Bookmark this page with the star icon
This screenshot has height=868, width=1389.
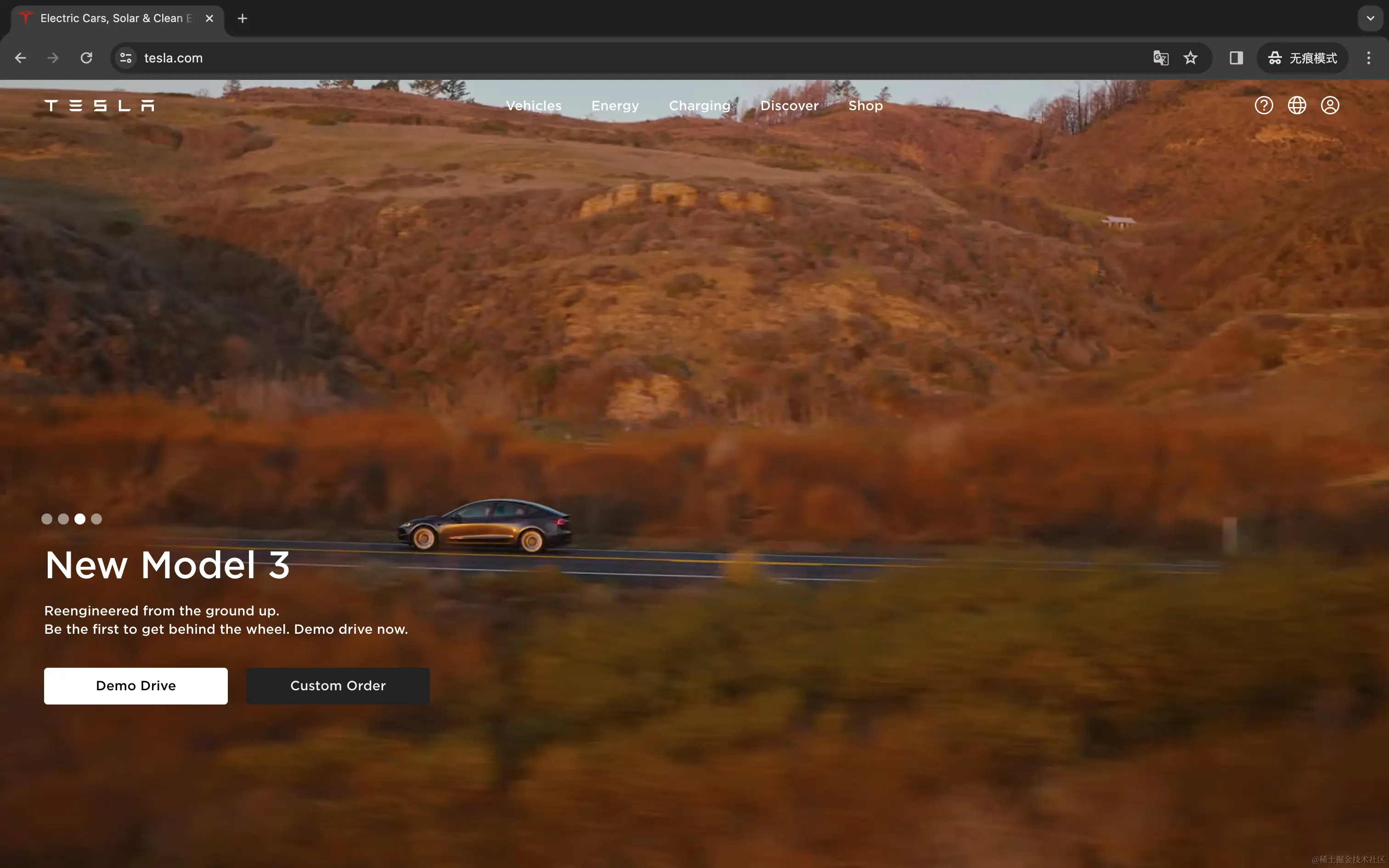(1190, 58)
